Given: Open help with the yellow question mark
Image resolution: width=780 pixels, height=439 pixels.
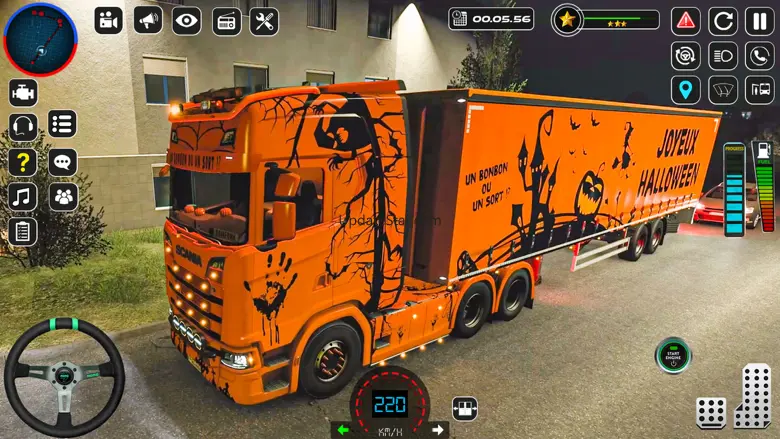Looking at the screenshot, I should [23, 162].
